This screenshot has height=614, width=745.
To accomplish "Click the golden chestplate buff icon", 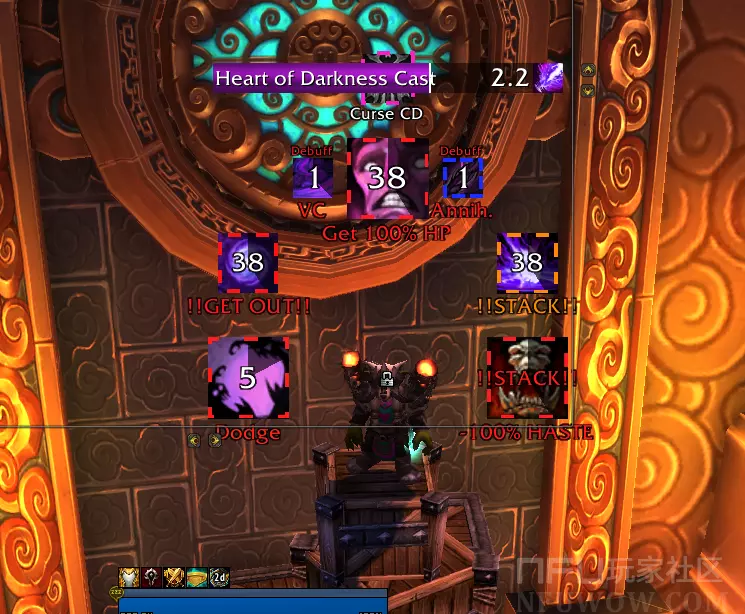I will tap(129, 576).
